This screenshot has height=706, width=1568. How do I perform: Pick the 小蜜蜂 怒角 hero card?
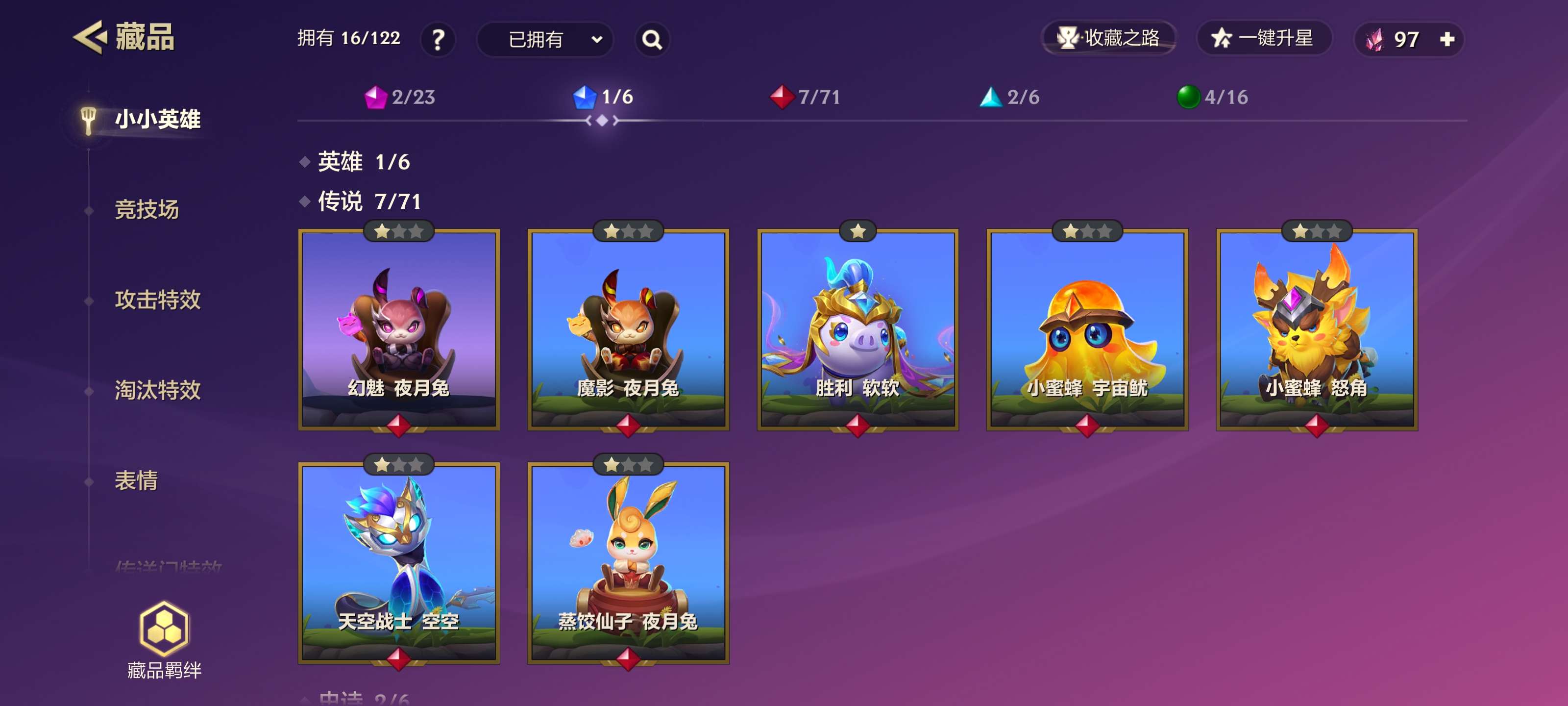pyautogui.click(x=1317, y=329)
